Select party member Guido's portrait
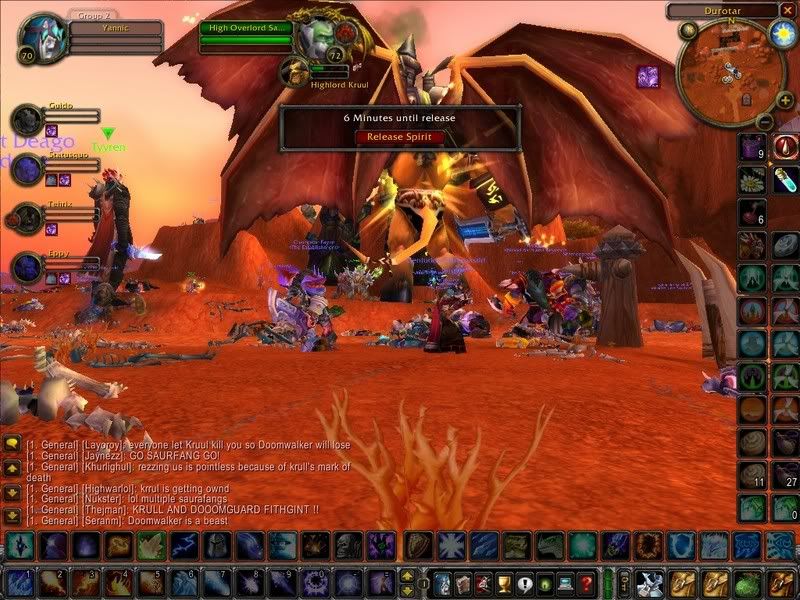Viewport: 800px width, 600px height. point(26,120)
